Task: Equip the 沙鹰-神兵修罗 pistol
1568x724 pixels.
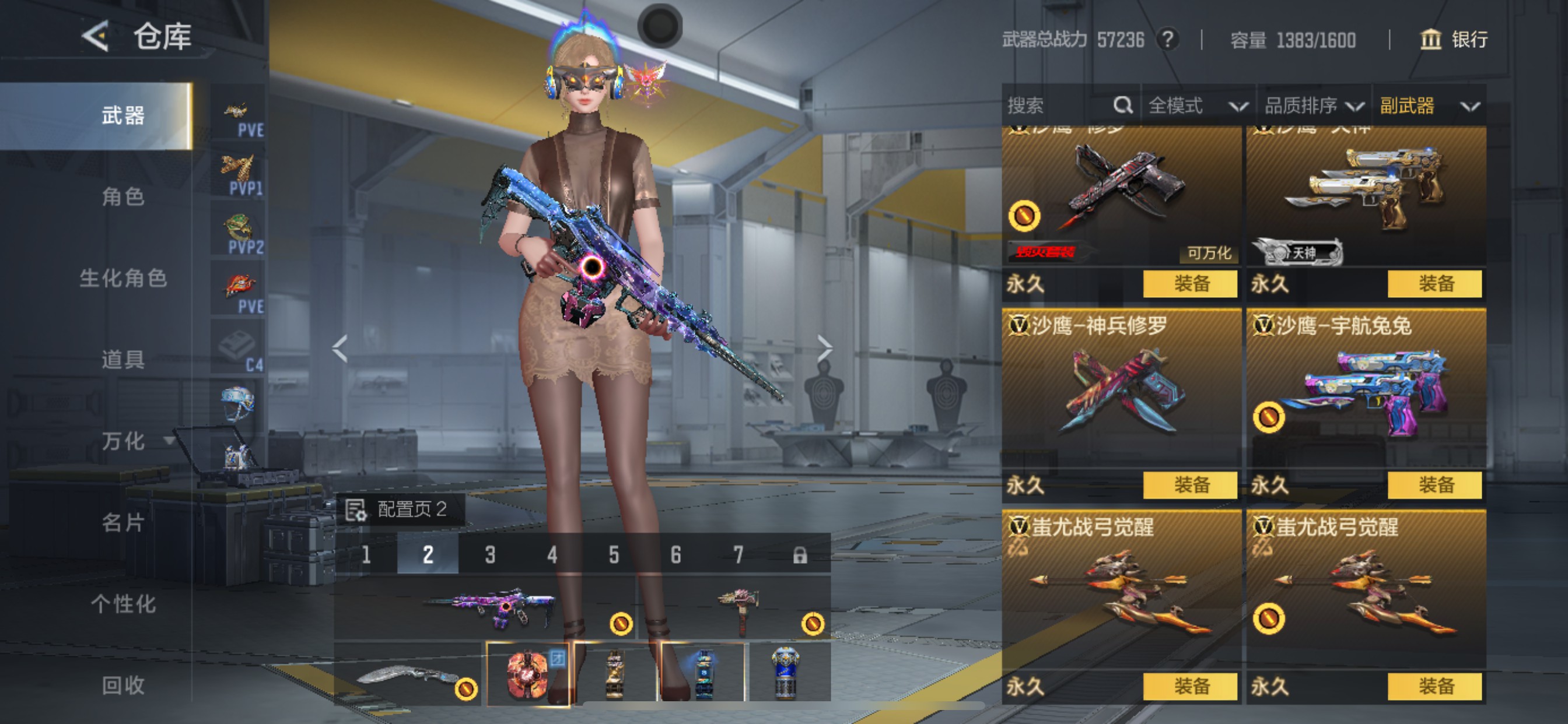Action: 1190,485
